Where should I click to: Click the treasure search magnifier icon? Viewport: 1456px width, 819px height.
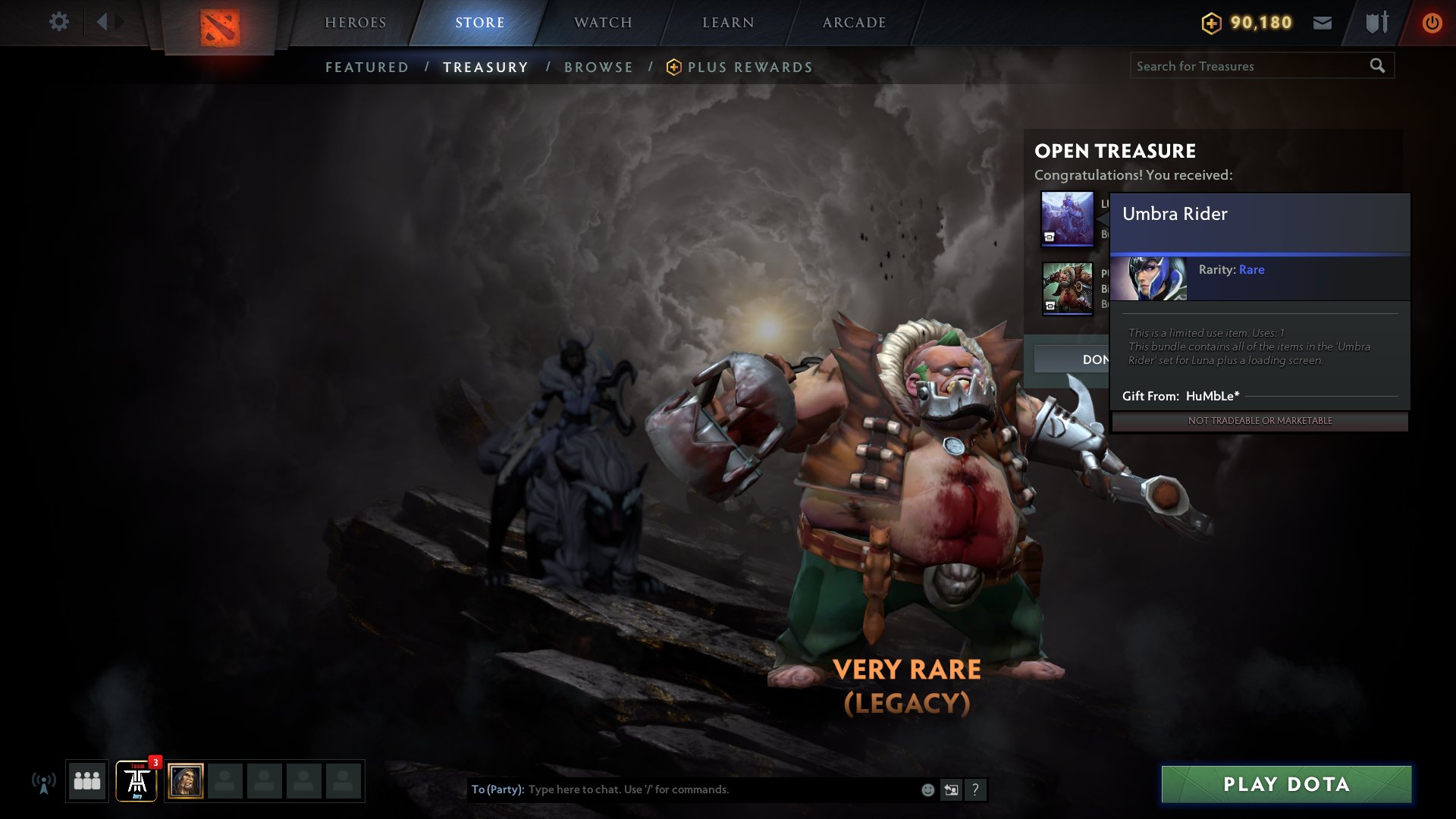[x=1376, y=66]
